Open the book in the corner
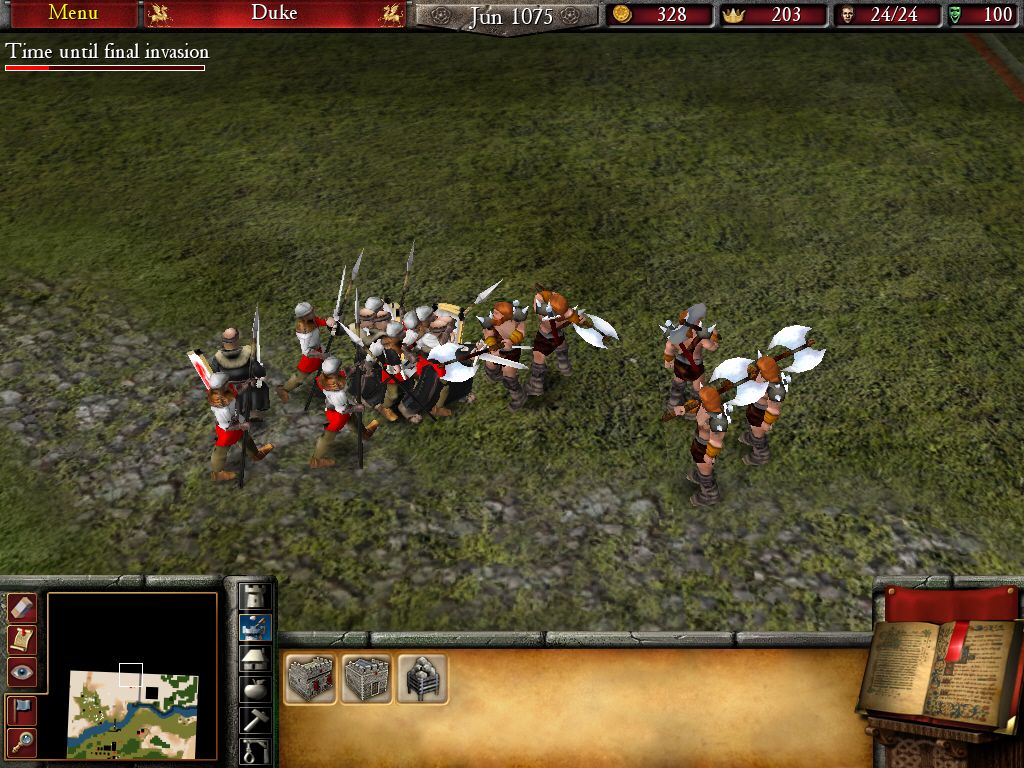This screenshot has height=768, width=1024. click(x=940, y=670)
